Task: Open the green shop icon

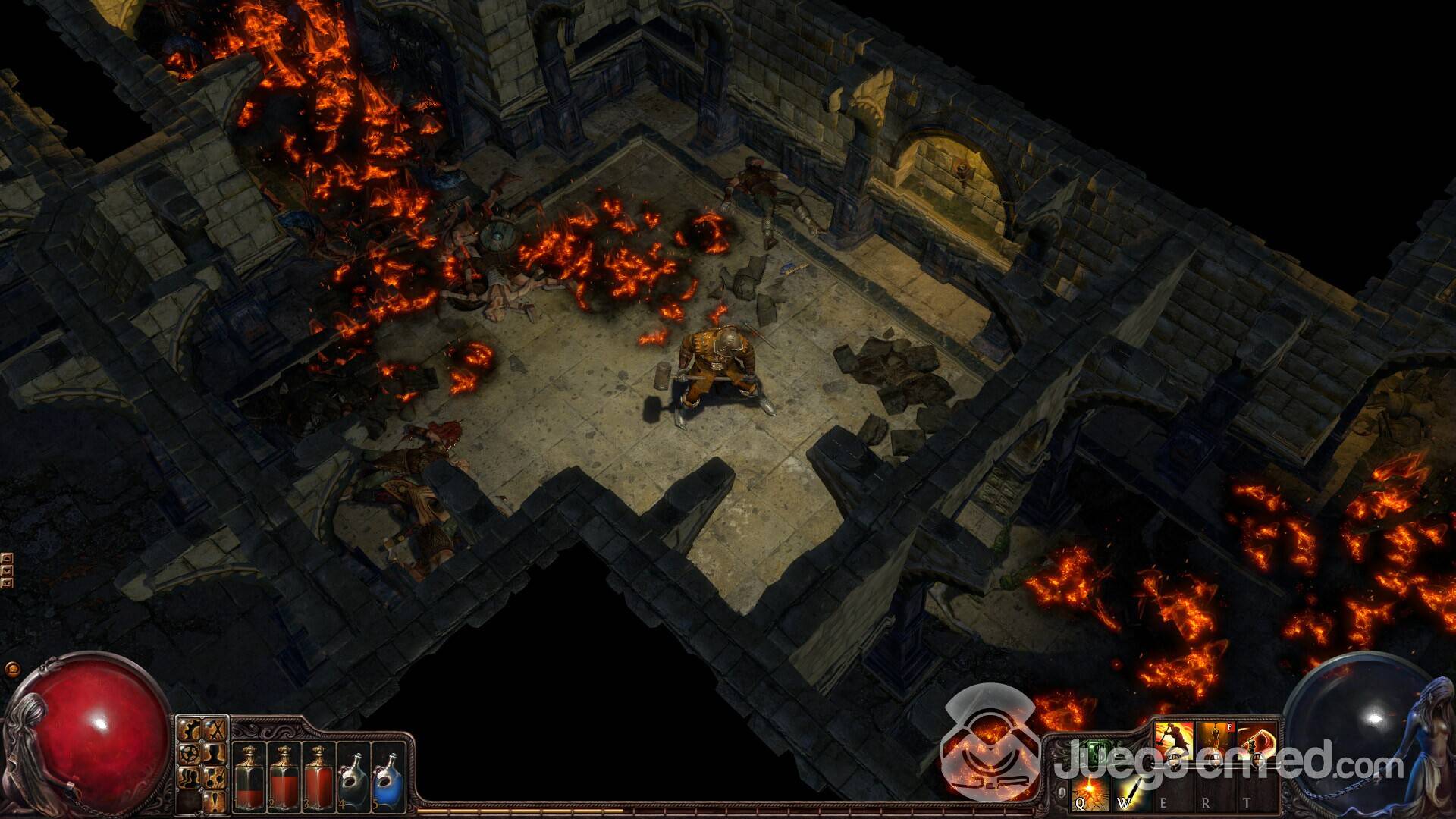Action: click(1099, 752)
